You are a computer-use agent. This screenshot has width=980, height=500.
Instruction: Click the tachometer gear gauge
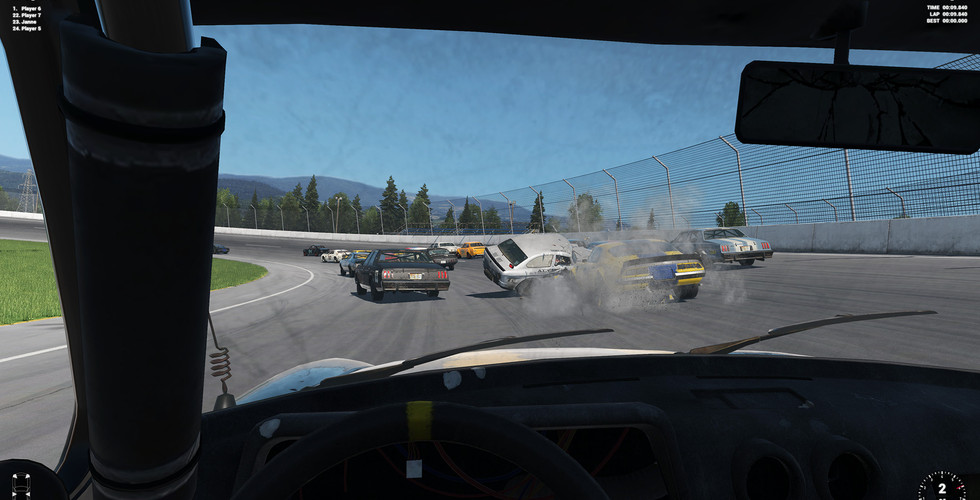coord(942,485)
